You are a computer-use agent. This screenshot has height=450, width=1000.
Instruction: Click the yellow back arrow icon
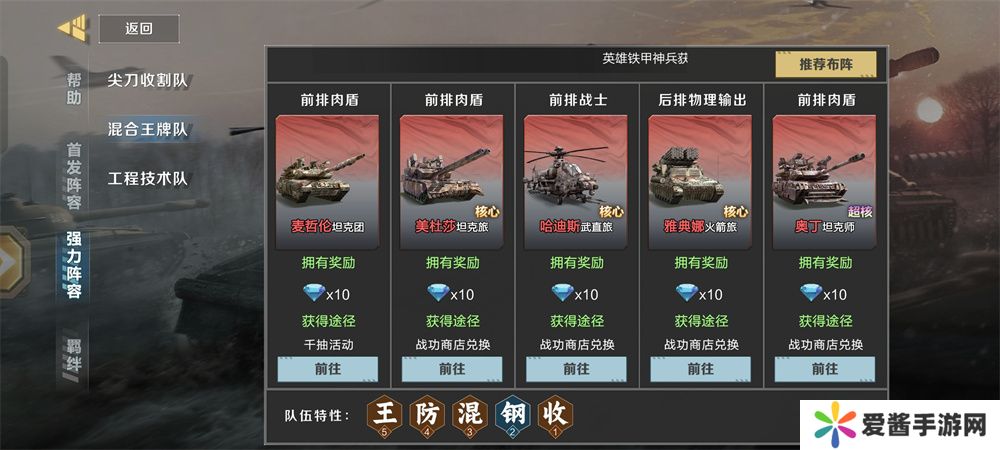coord(73,27)
